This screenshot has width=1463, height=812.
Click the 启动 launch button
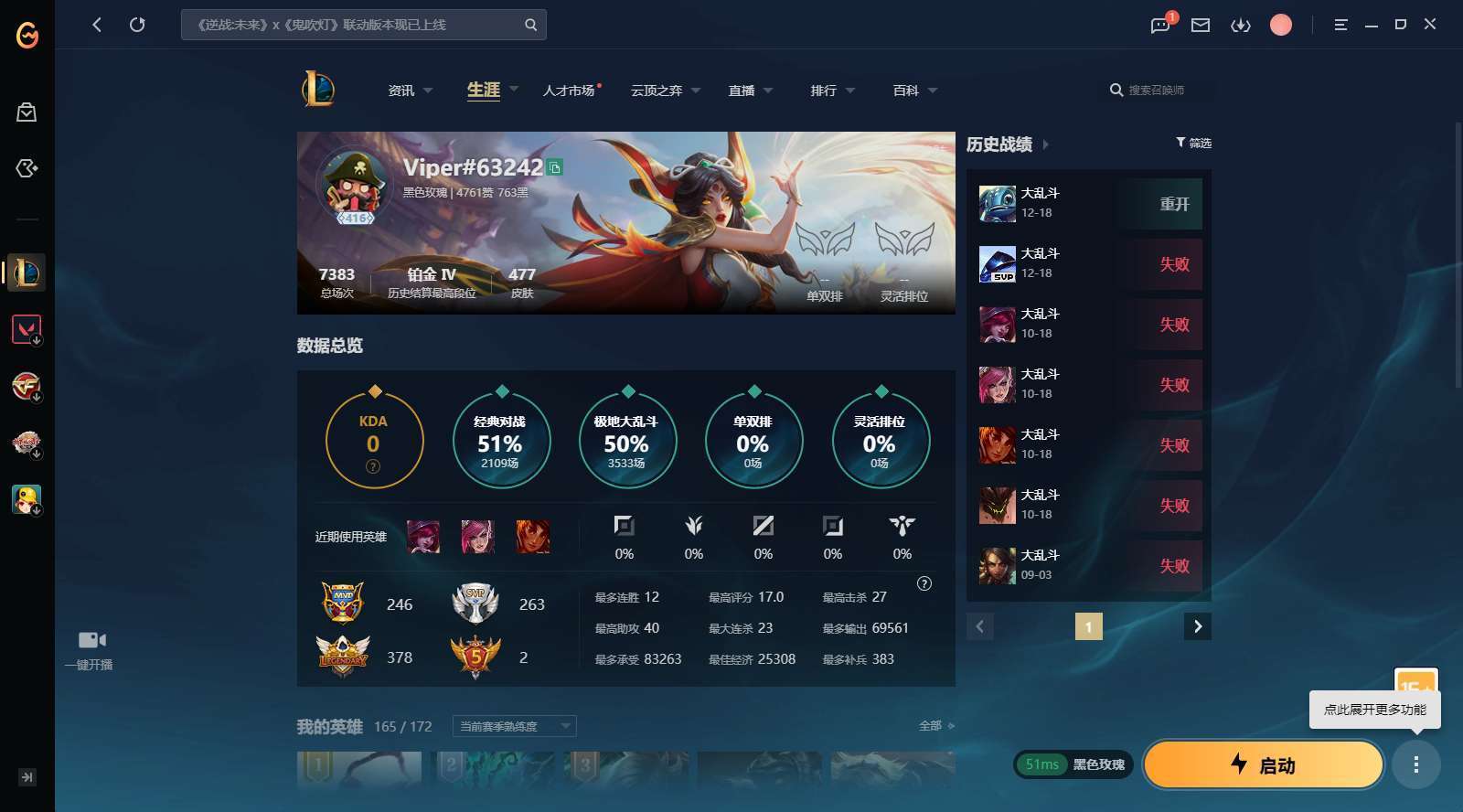point(1262,764)
